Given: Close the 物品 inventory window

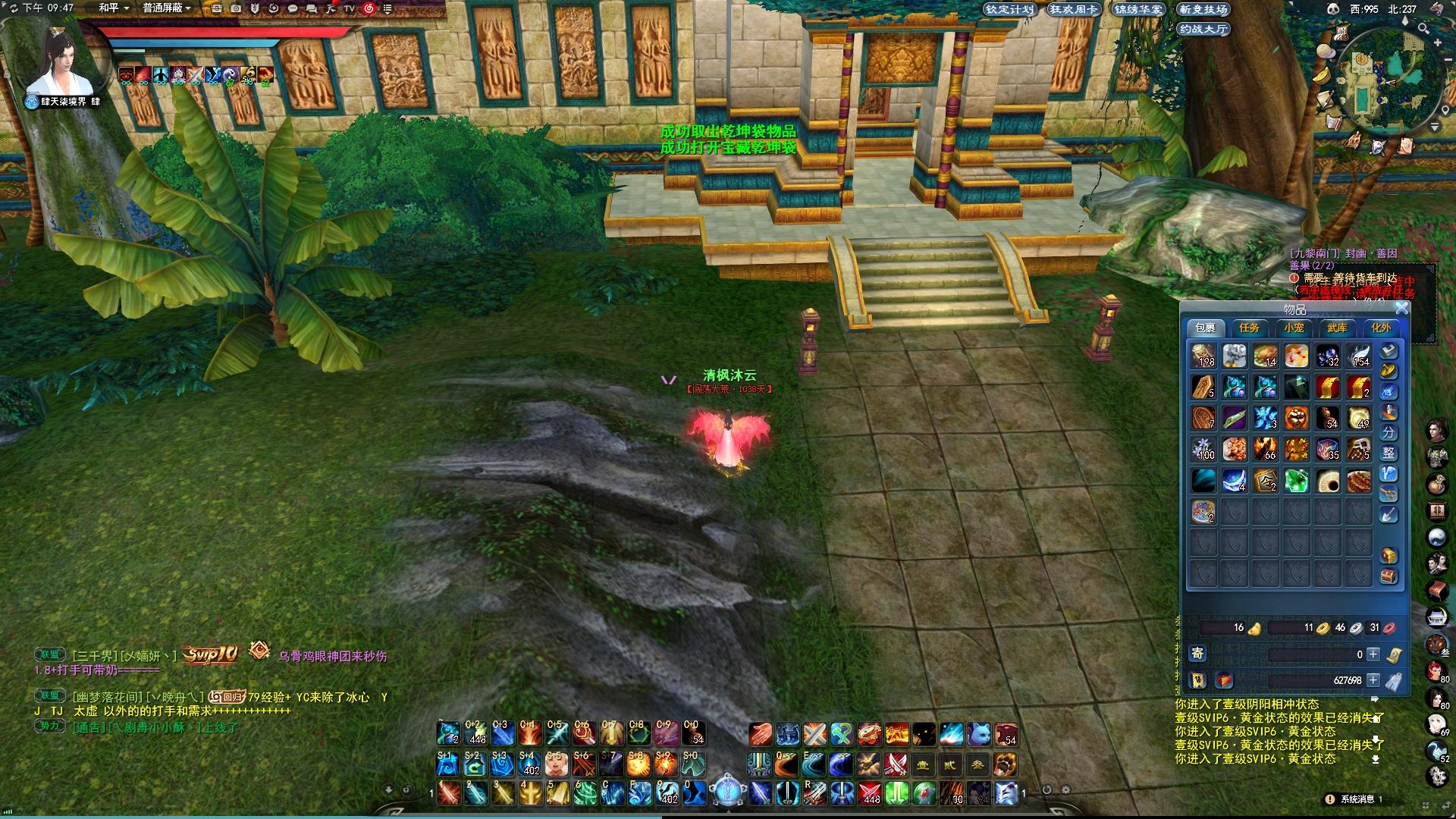Looking at the screenshot, I should [1401, 308].
